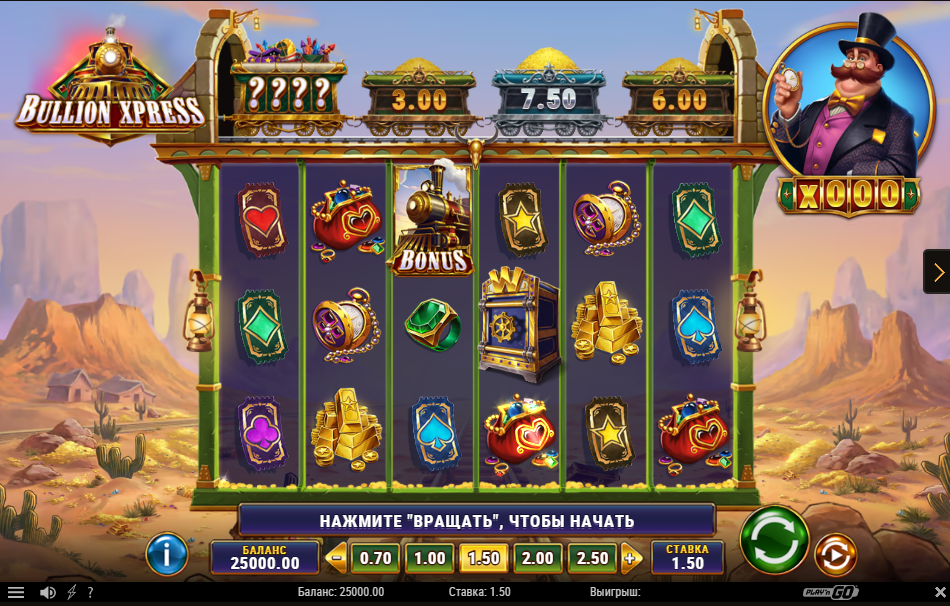Select the 0.70 bet value

point(376,558)
